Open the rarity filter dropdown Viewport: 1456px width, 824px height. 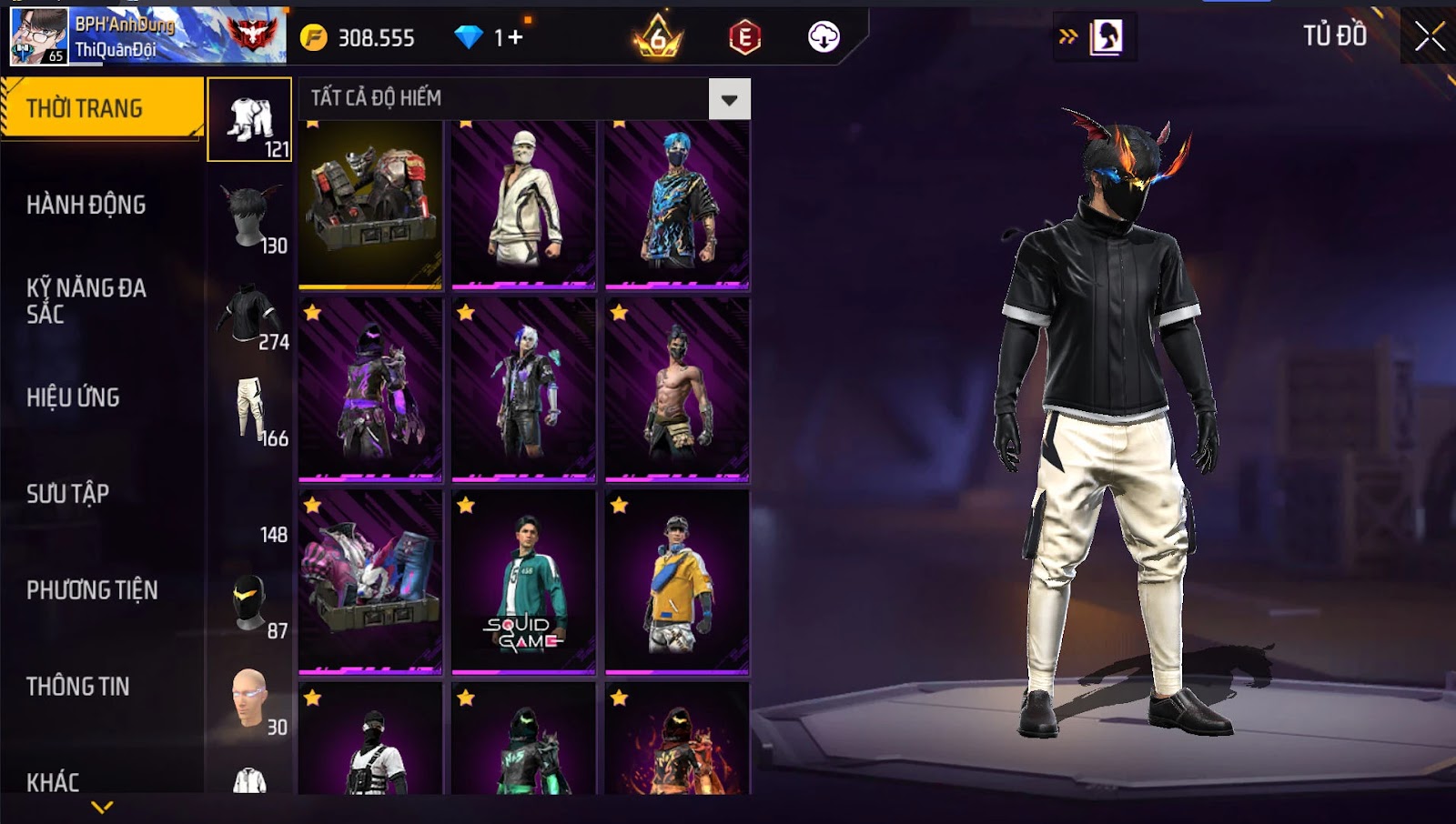(x=729, y=99)
